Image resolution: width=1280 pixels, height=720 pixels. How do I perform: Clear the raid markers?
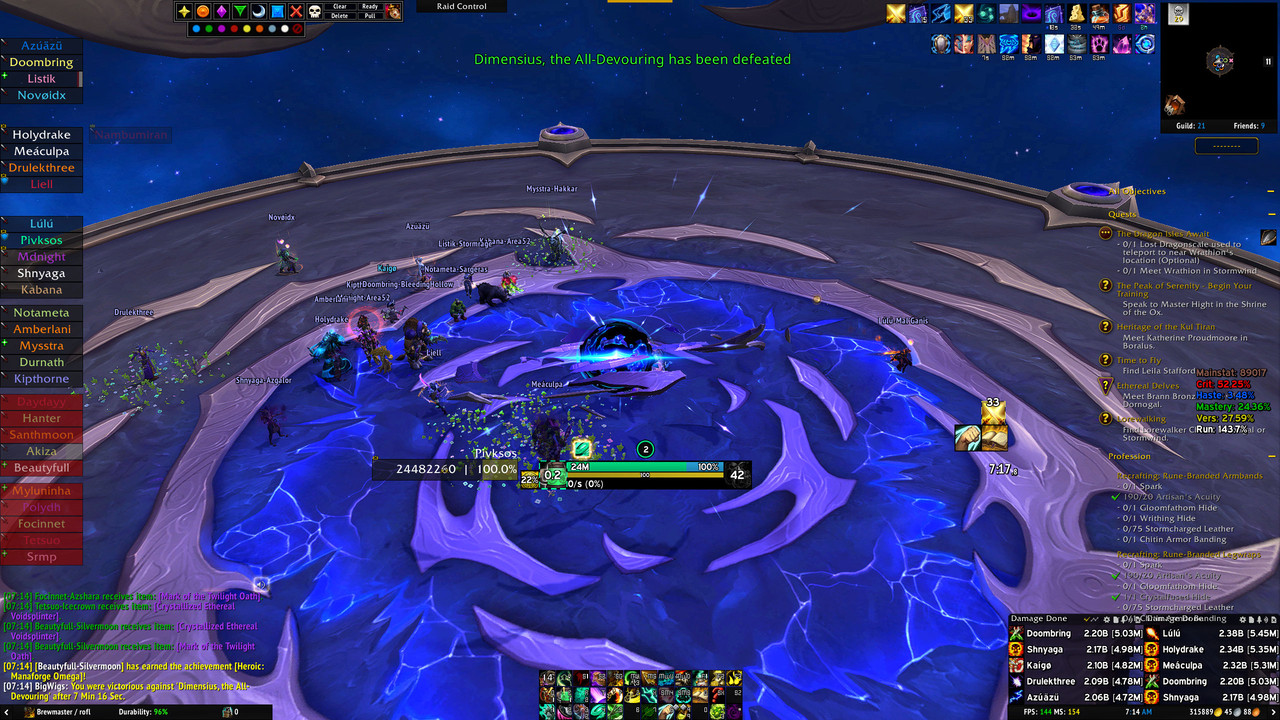pos(340,6)
